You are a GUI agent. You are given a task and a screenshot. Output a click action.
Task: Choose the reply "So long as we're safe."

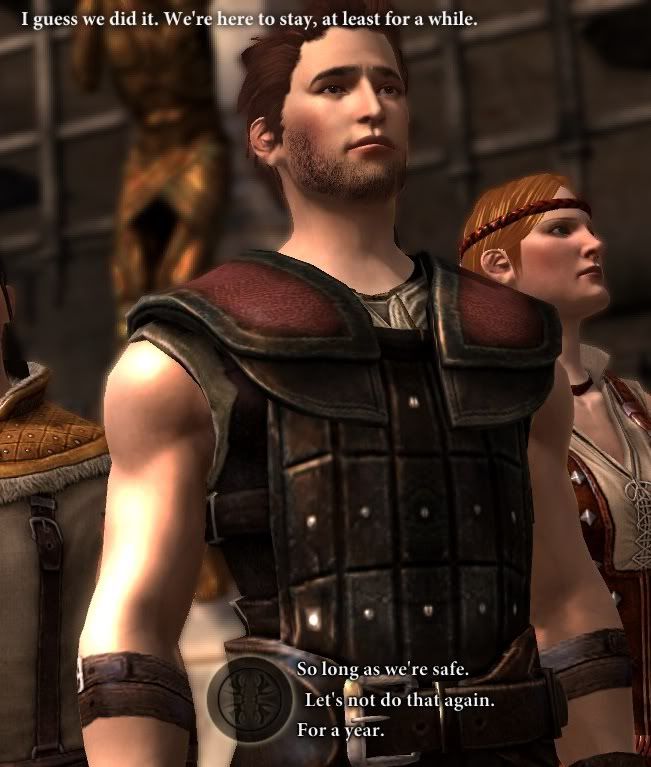tap(383, 668)
